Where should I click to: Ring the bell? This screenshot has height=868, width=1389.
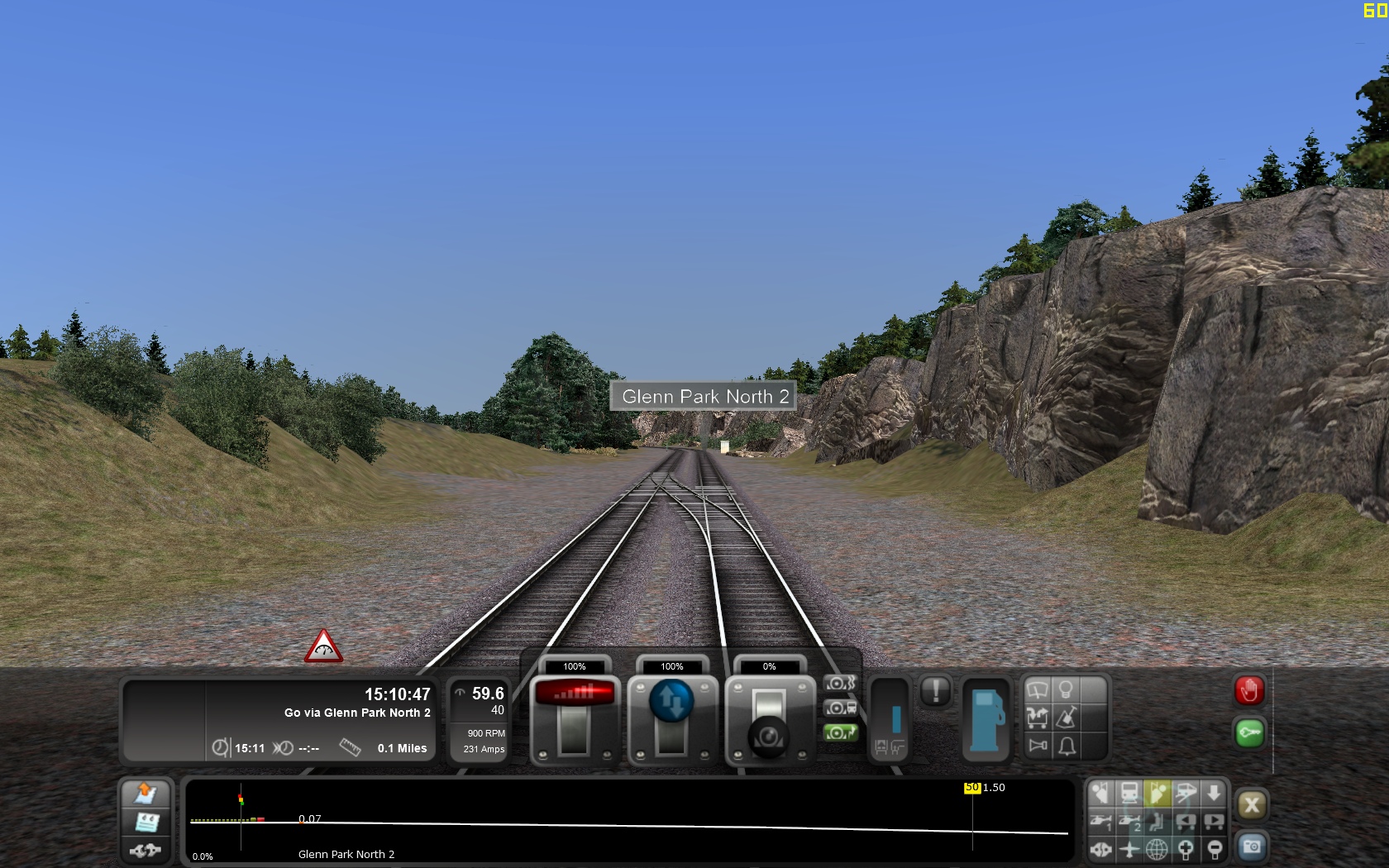coord(1066,744)
